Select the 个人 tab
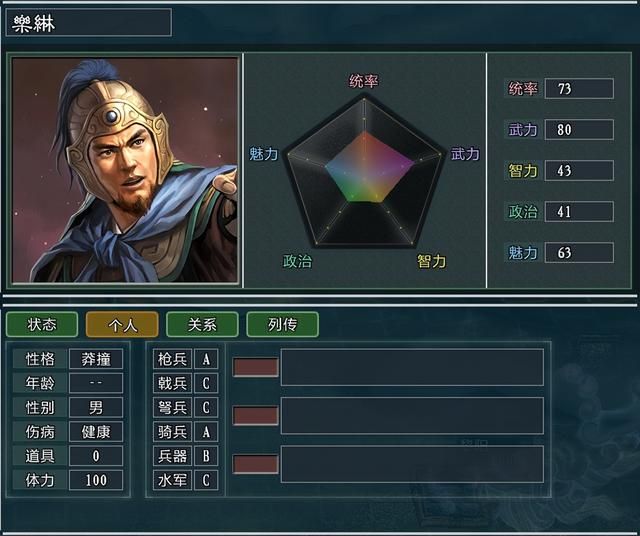 122,324
